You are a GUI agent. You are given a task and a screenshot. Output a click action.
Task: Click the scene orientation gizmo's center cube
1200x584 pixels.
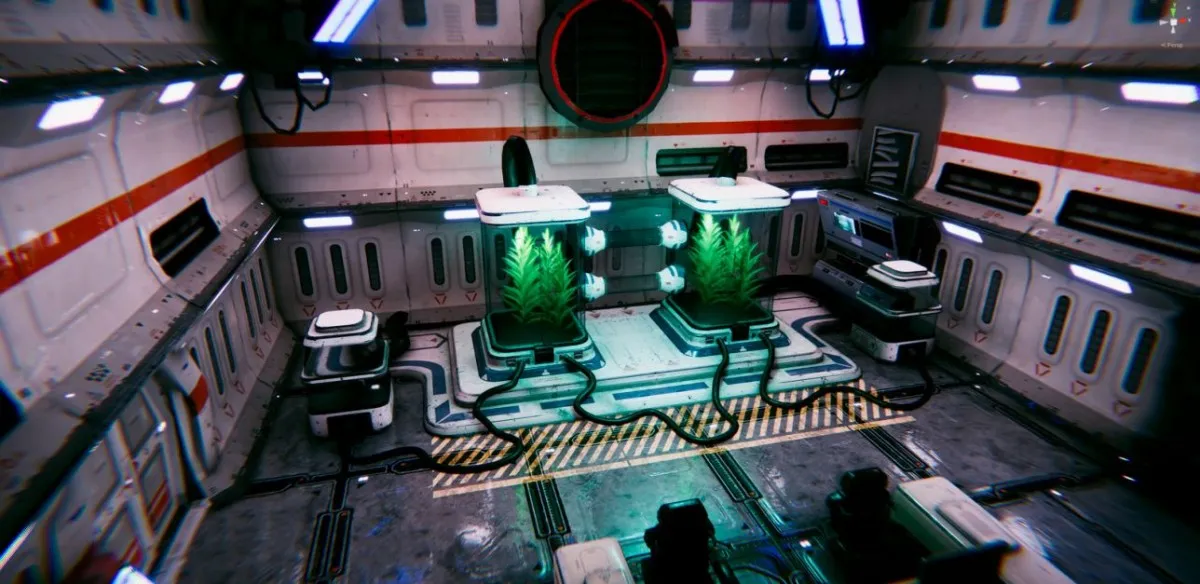tap(1175, 21)
